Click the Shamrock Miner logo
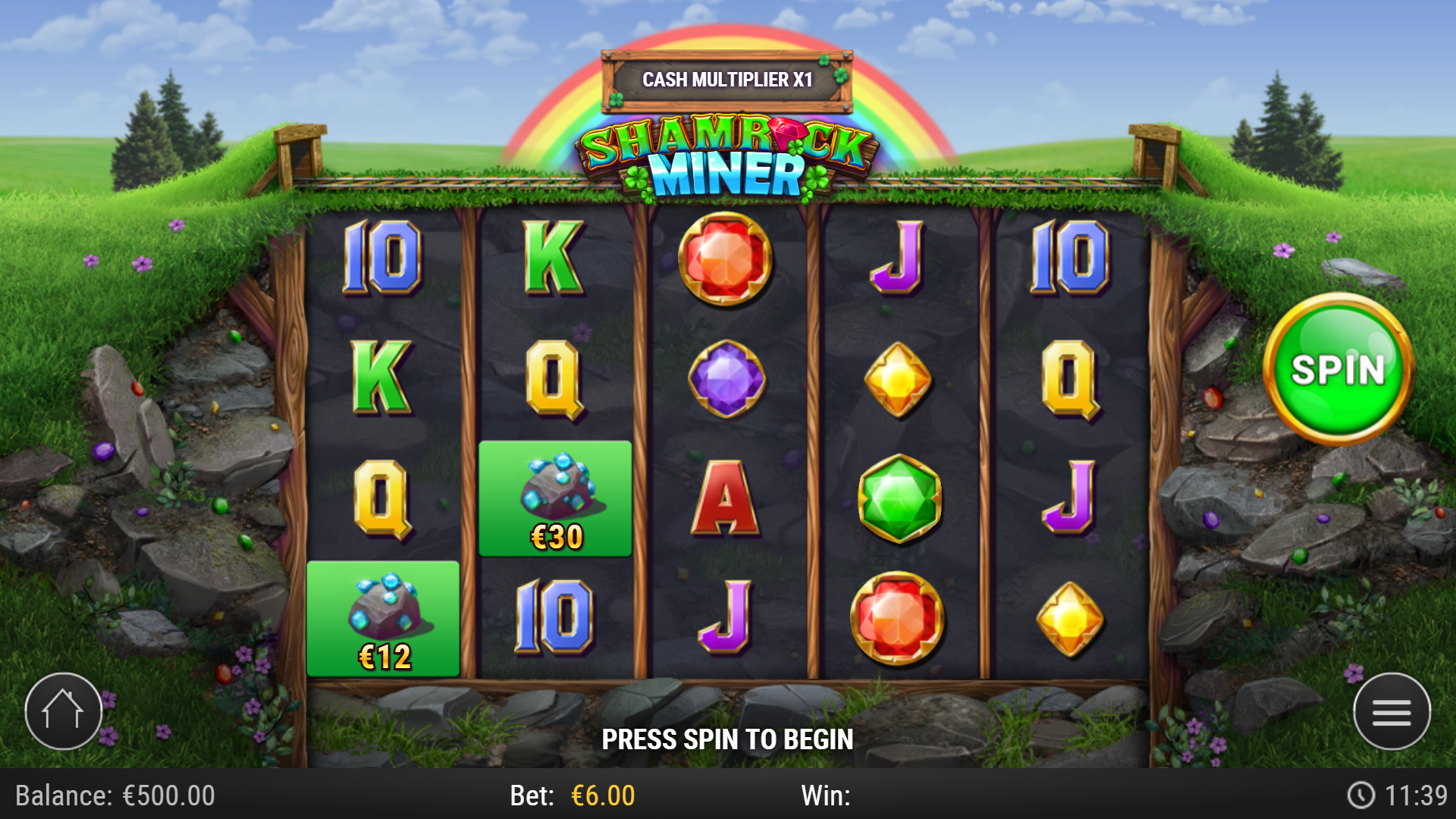The width and height of the screenshot is (1456, 819). tap(728, 155)
